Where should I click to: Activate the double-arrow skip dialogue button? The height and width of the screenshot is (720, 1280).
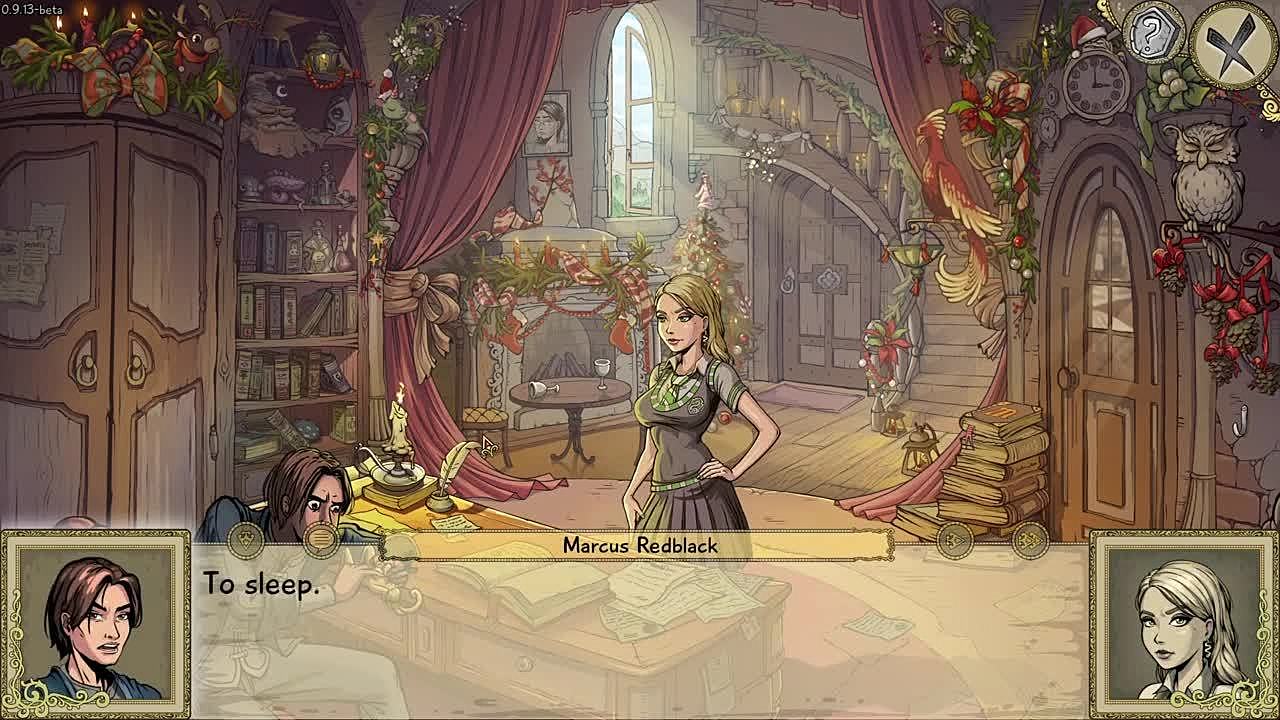click(1030, 542)
